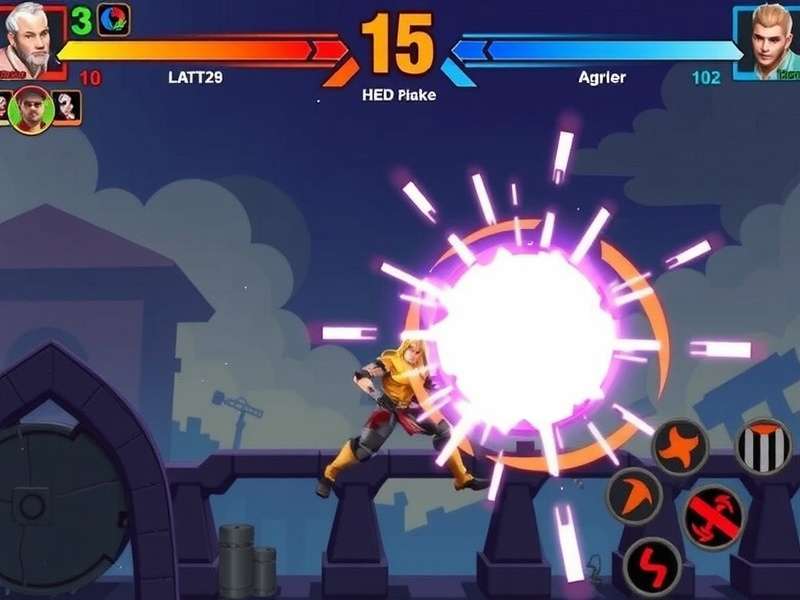This screenshot has width=800, height=600.
Task: Select the white-haired bearded fighter portrait
Action: pyautogui.click(x=29, y=40)
